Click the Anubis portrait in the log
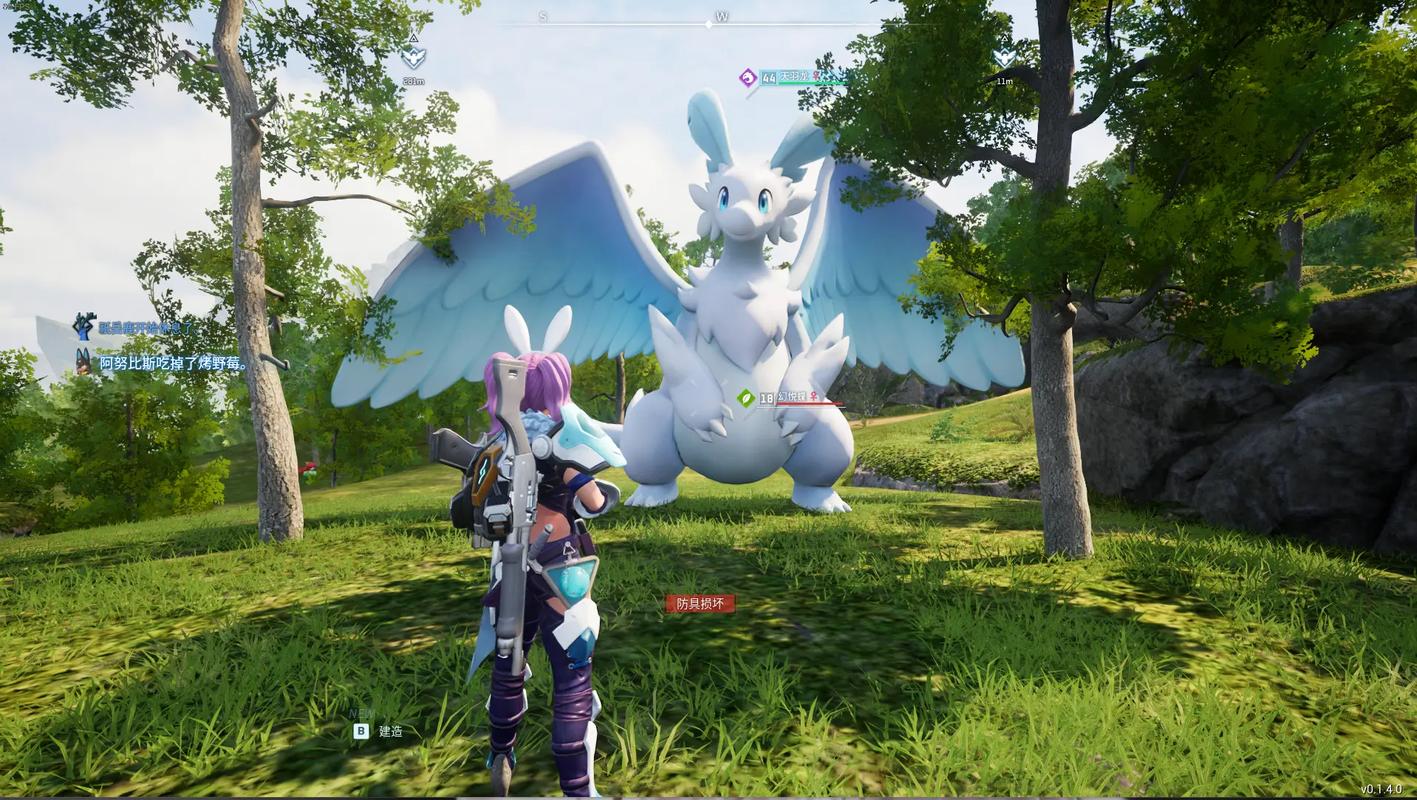1417x800 pixels. coord(83,361)
